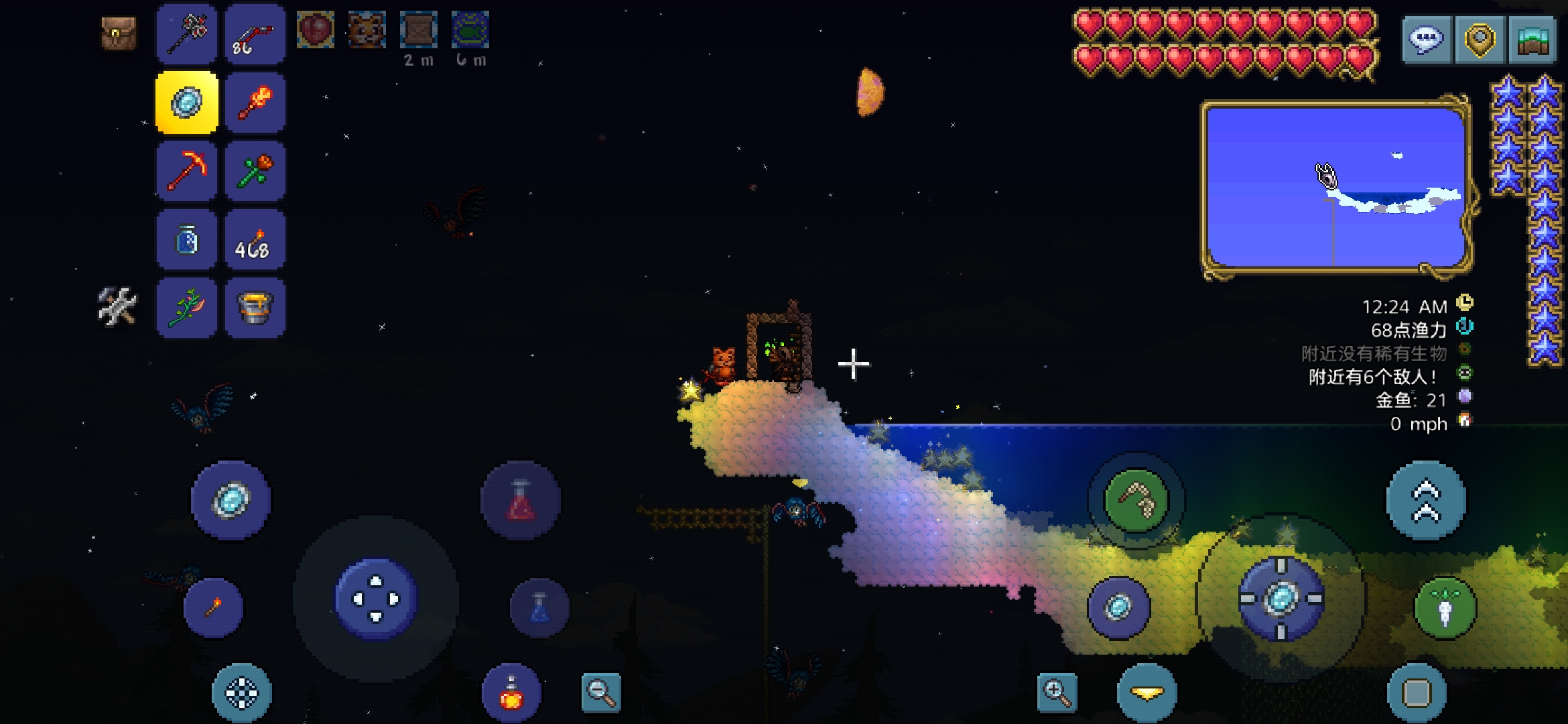Zoom out with the minus magnifier
This screenshot has height=724, width=1568.
click(600, 692)
